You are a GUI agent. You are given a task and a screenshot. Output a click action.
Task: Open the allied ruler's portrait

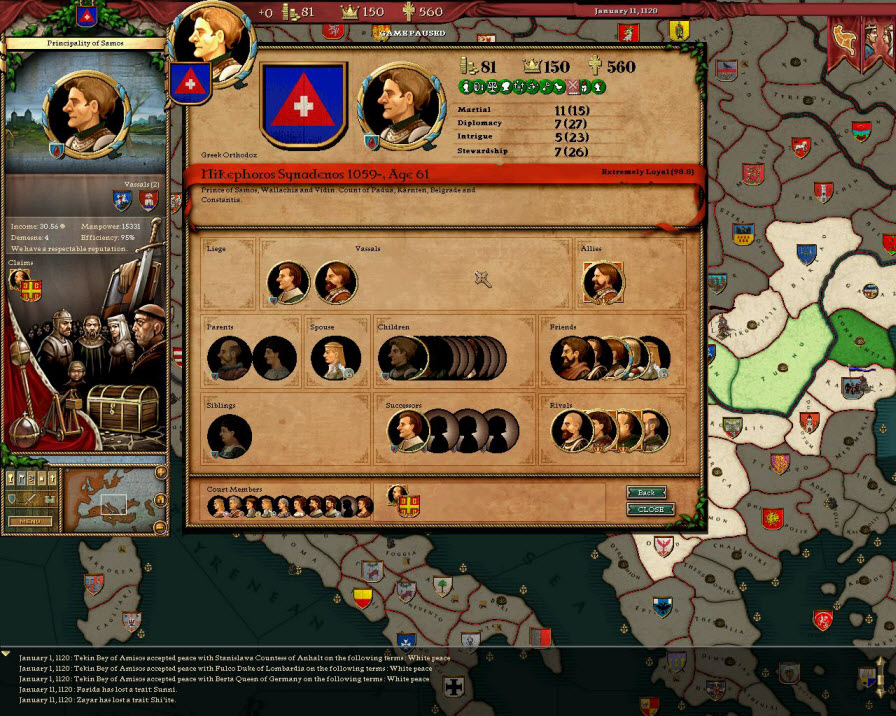click(x=602, y=282)
